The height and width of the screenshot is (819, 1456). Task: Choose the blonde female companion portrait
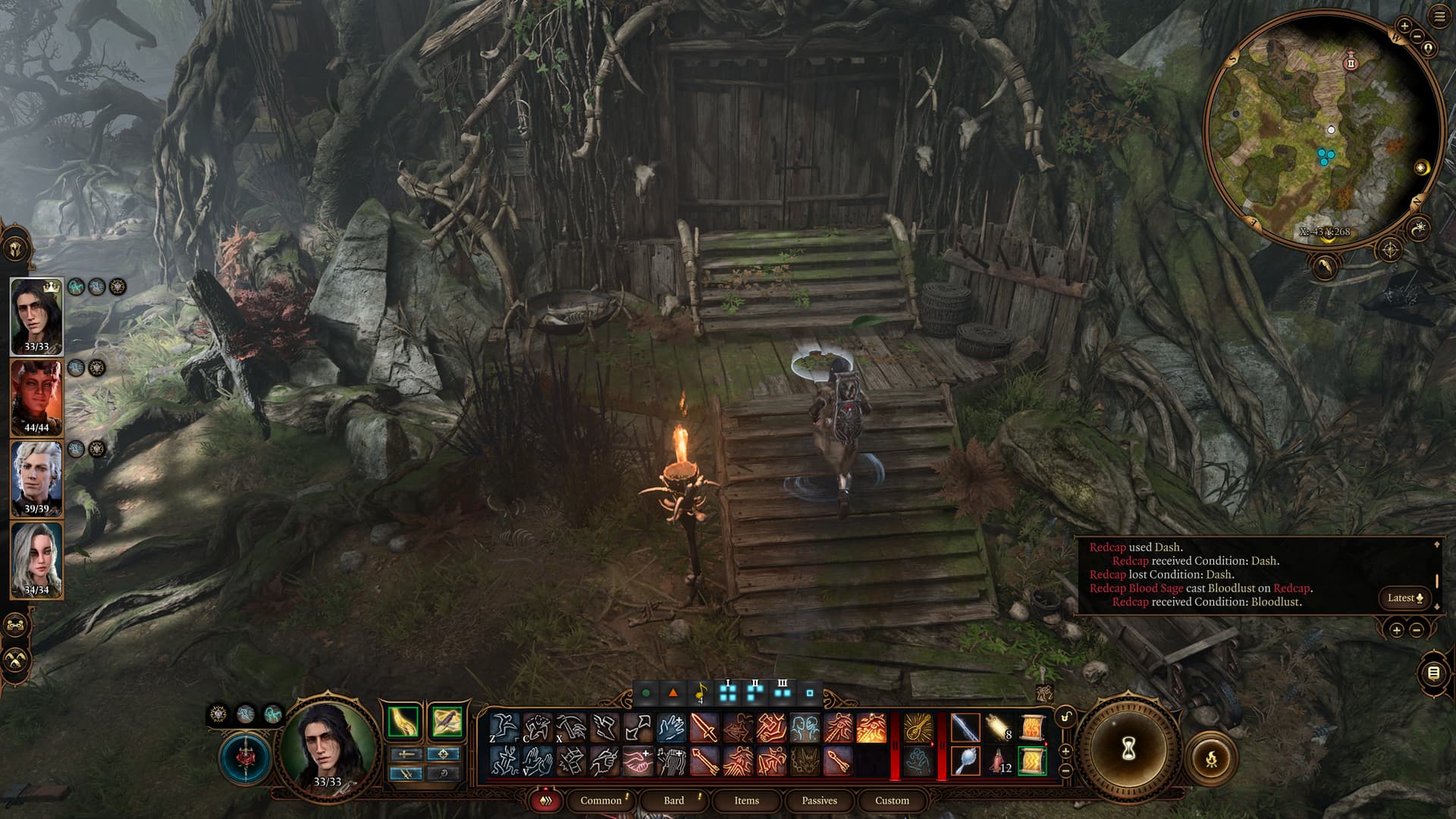(36, 559)
